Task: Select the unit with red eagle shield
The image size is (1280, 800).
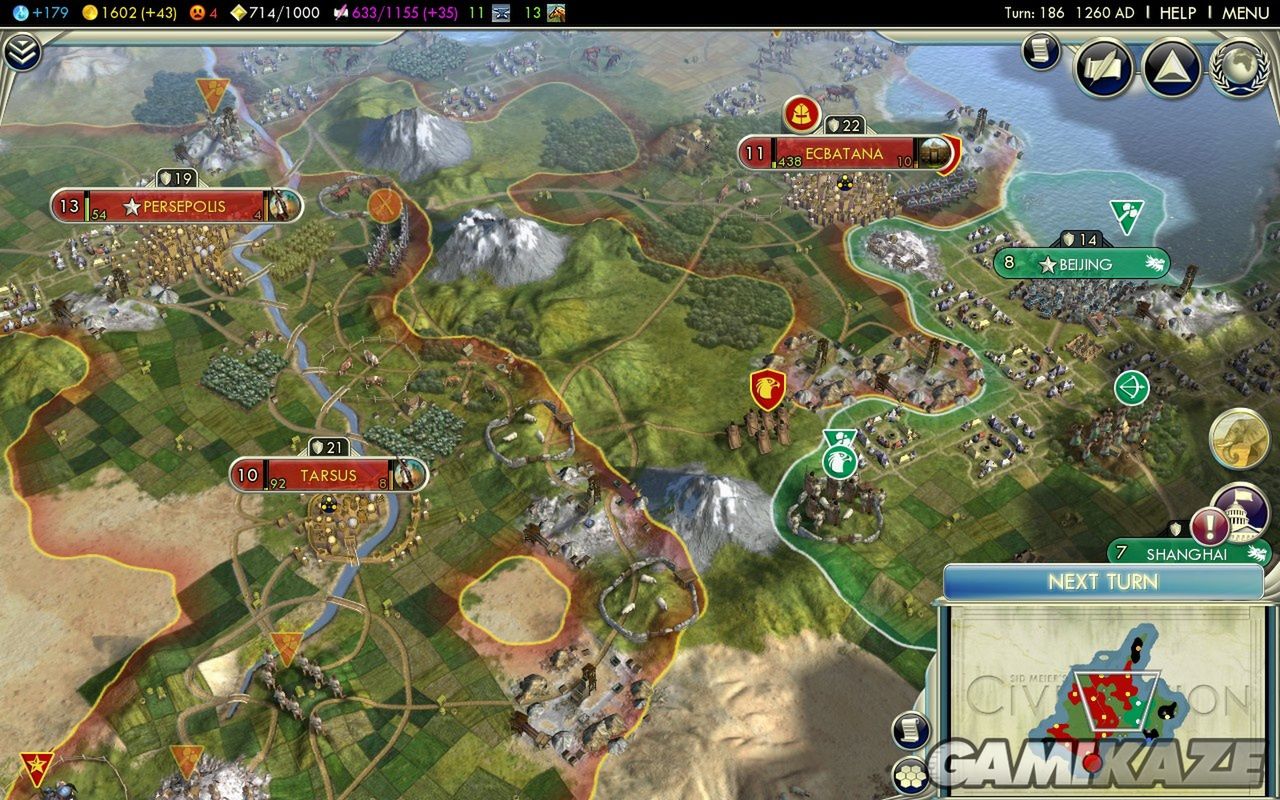Action: pos(768,389)
